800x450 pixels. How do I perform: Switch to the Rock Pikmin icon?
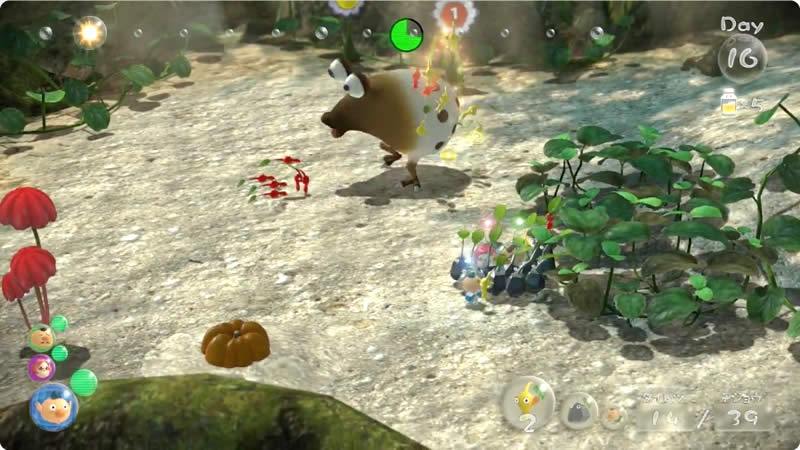tap(578, 410)
